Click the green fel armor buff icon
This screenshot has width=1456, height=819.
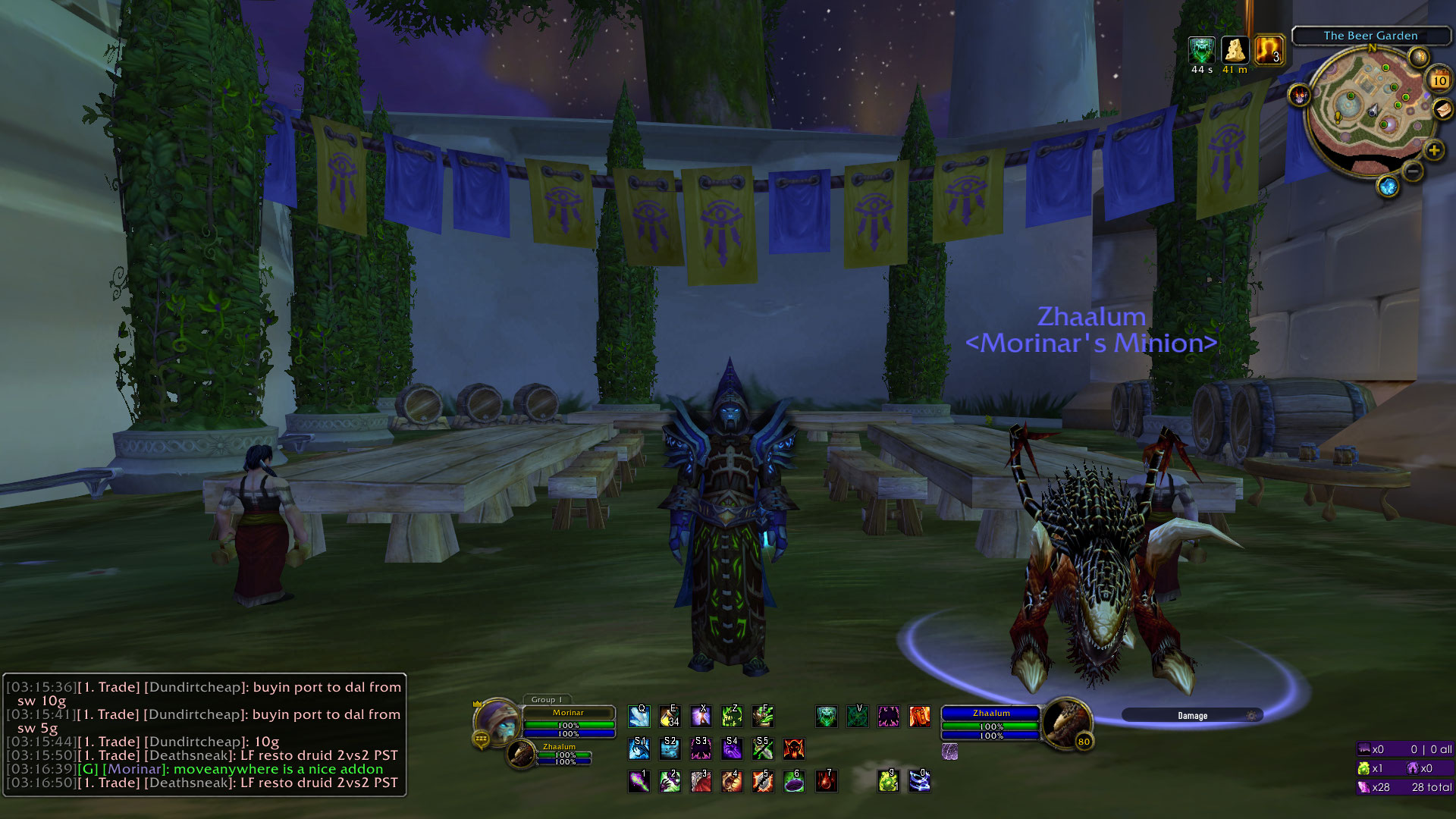pos(1201,51)
